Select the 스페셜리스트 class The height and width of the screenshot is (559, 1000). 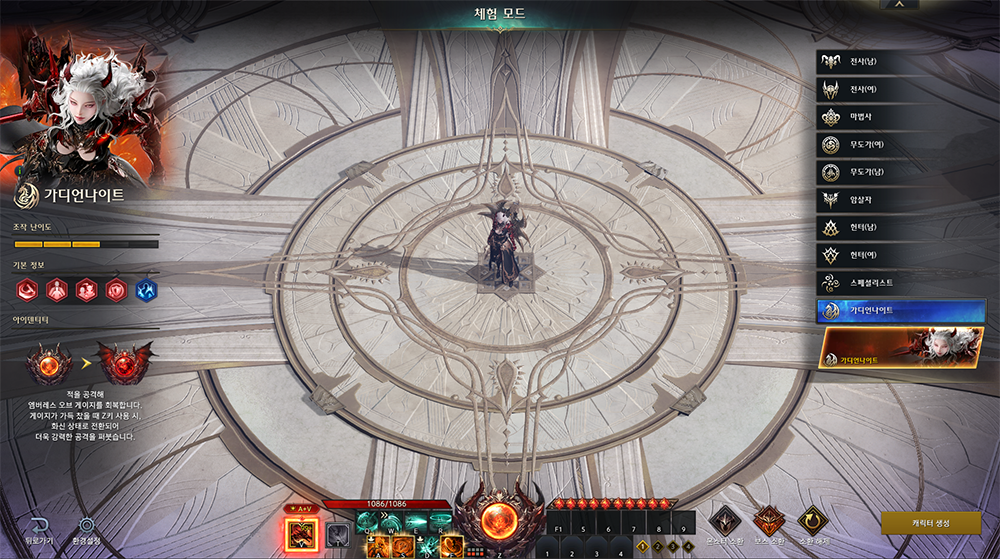(x=898, y=283)
